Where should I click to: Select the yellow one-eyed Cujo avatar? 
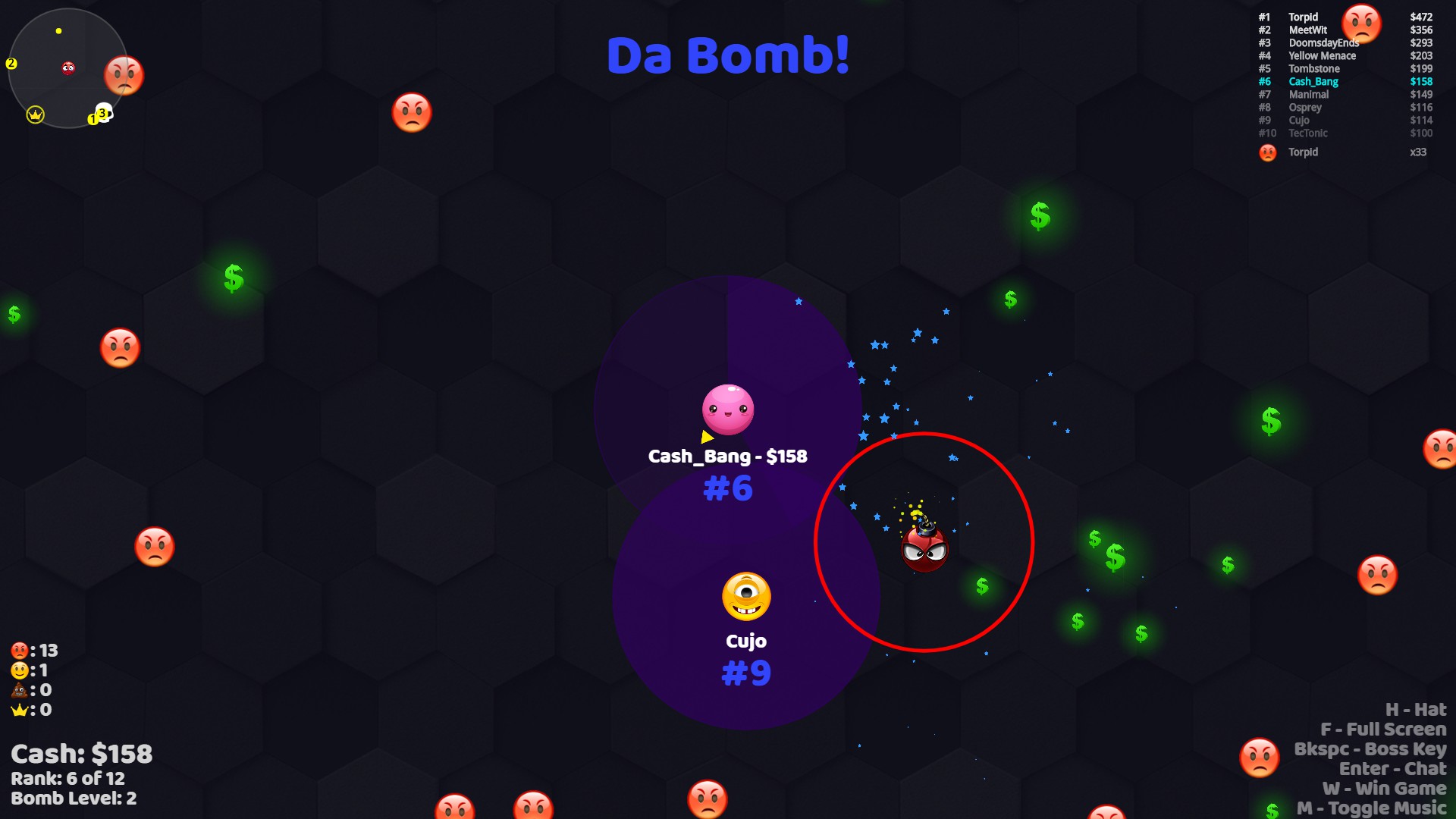(747, 596)
